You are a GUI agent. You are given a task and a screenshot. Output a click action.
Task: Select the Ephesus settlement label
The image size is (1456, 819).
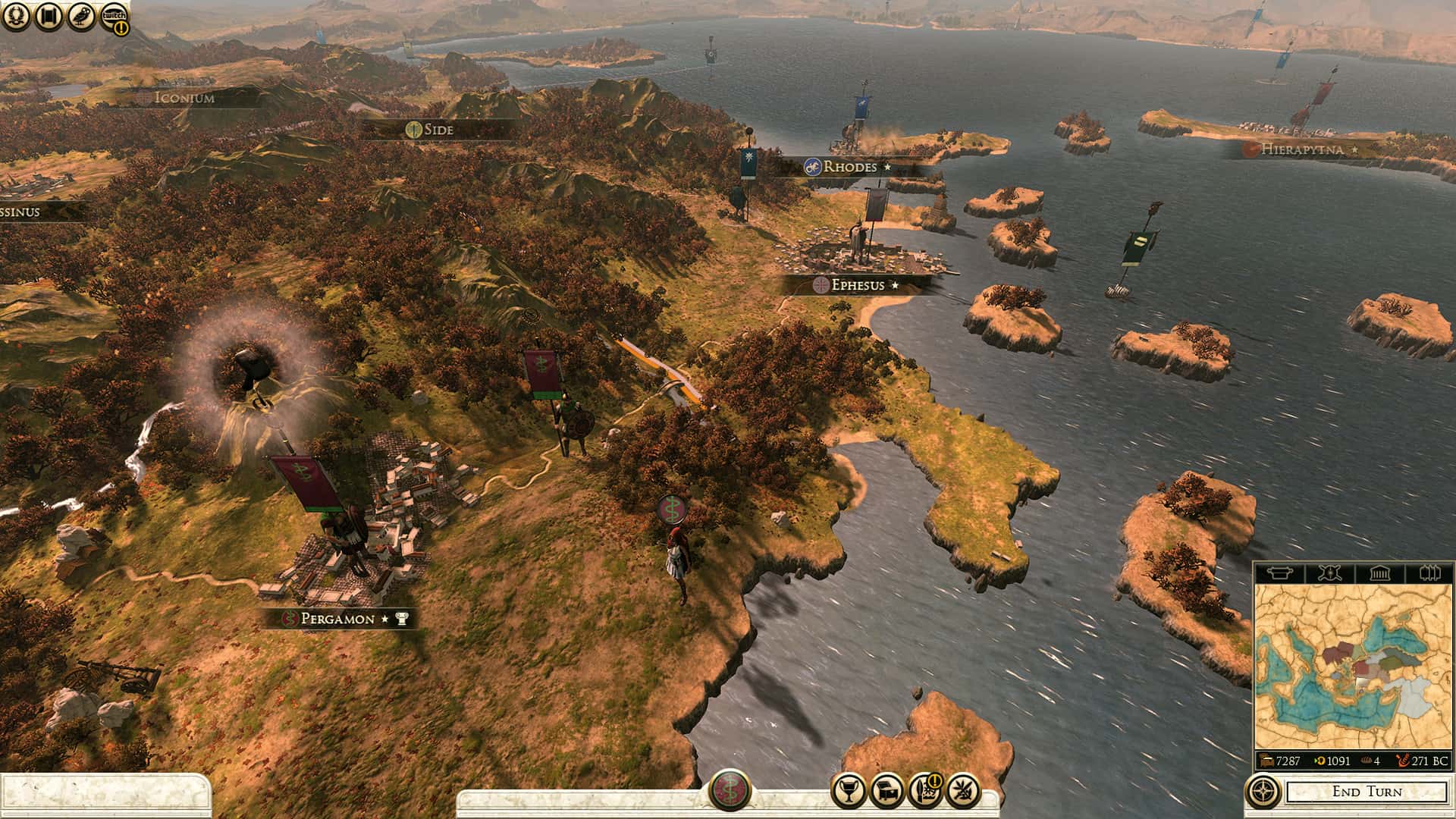pos(858,285)
